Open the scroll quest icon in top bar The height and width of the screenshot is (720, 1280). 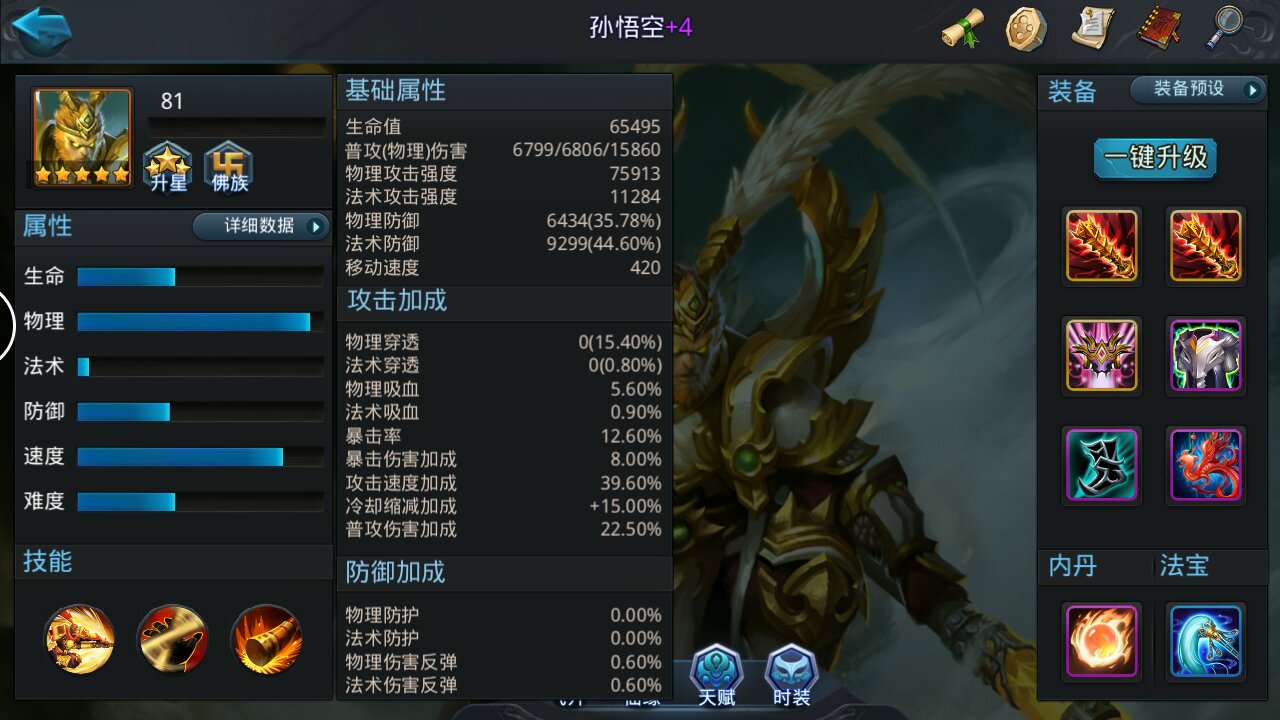coord(962,30)
